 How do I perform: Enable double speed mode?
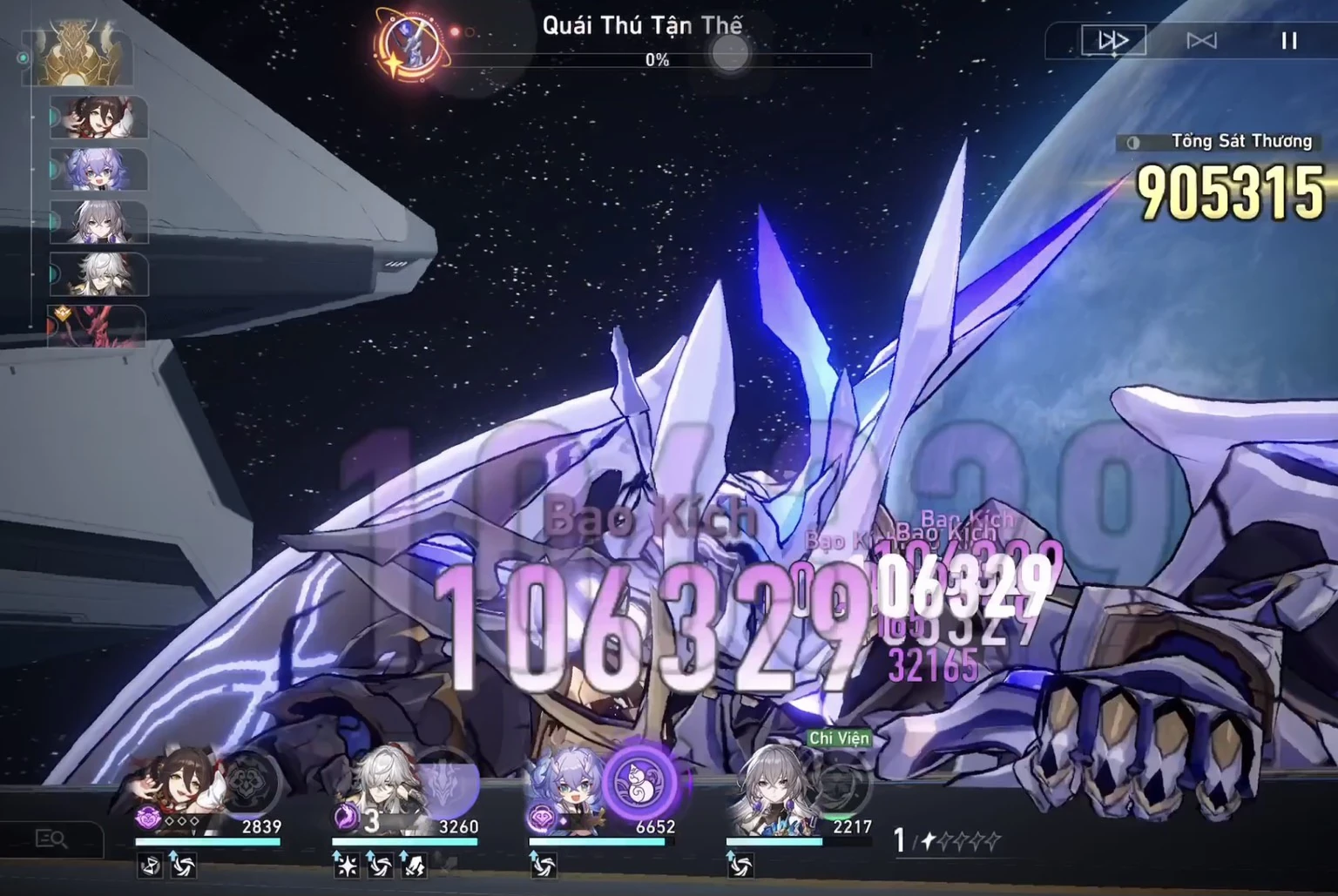tap(1112, 40)
